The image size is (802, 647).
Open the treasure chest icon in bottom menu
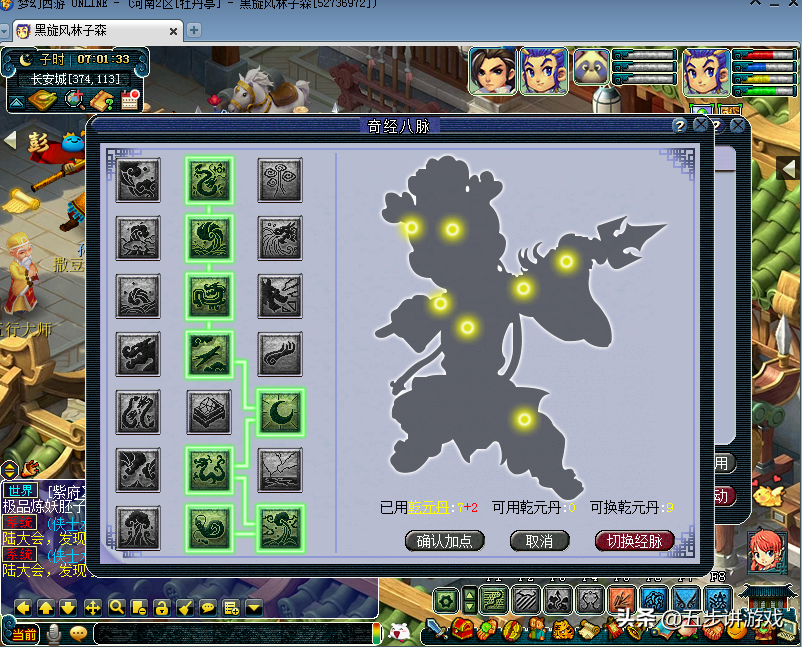[462, 630]
